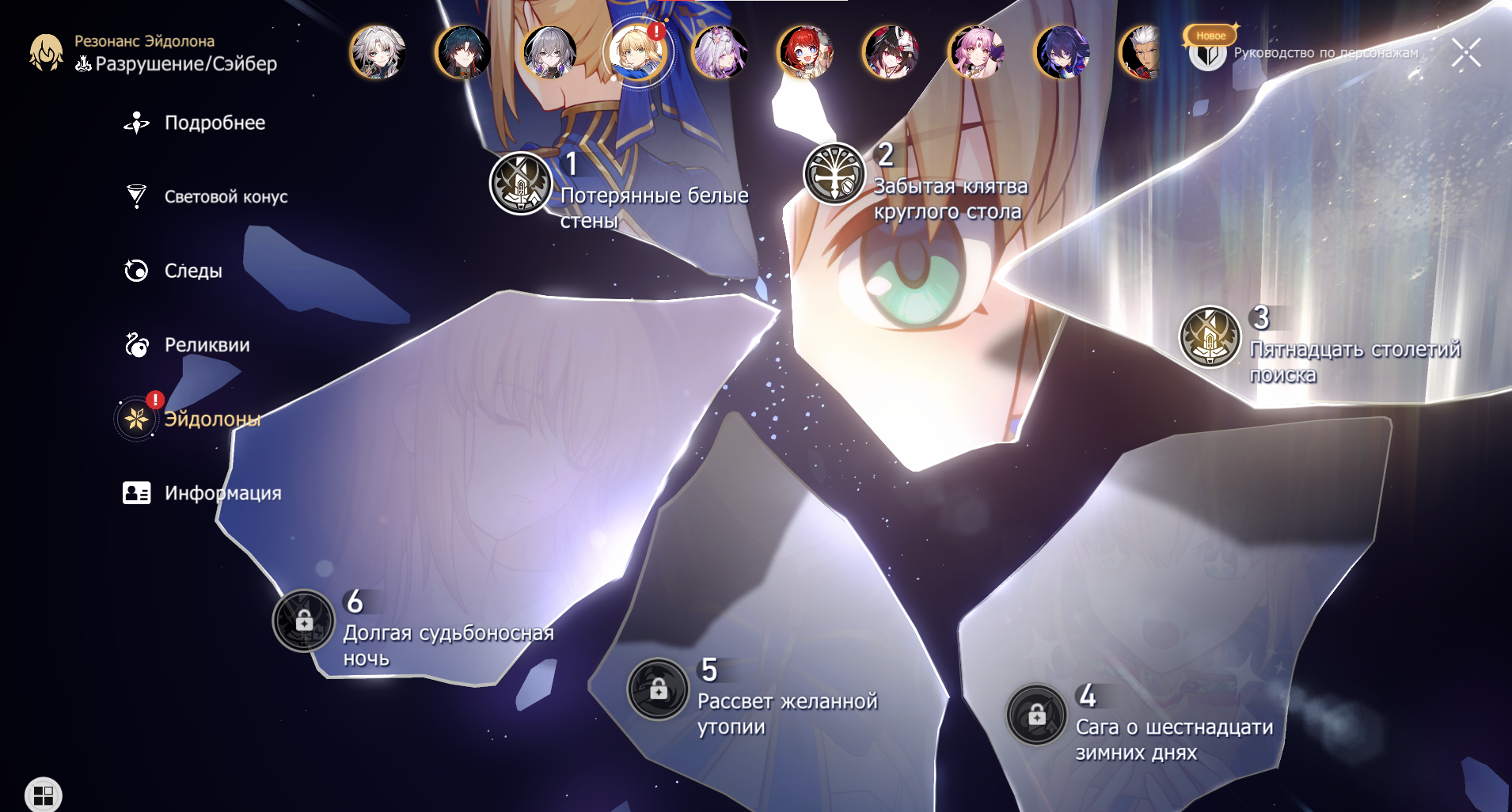The width and height of the screenshot is (1512, 812).
Task: Open locked Eidolon 4 Сага о шестнадцати зимних днях
Action: [1037, 715]
